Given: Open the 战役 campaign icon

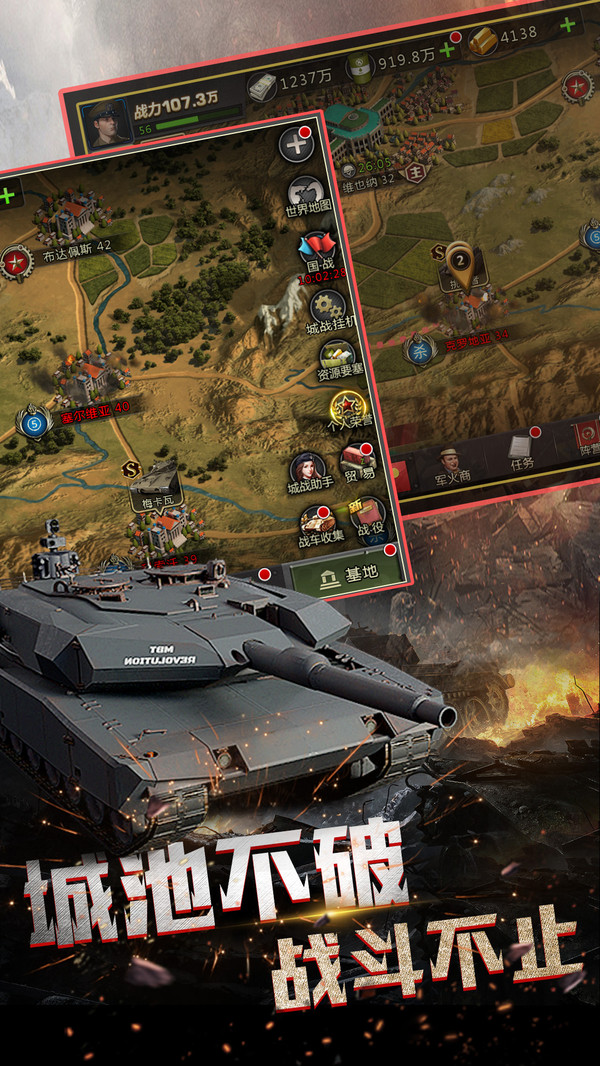Looking at the screenshot, I should pyautogui.click(x=369, y=516).
